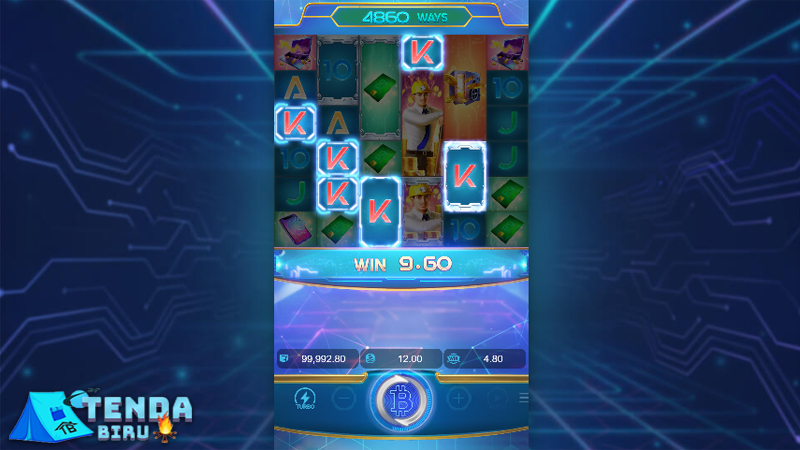Increase the bet with the plus button

pos(458,398)
